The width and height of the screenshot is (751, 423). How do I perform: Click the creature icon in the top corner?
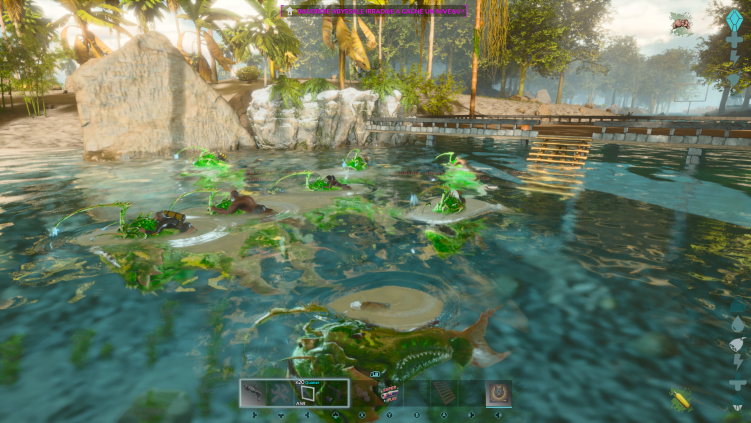(681, 23)
